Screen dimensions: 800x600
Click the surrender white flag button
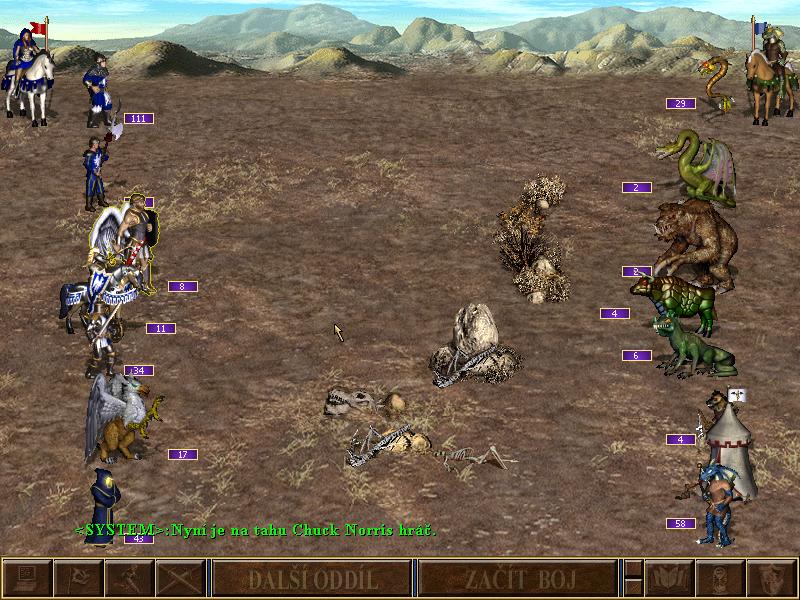point(78,579)
